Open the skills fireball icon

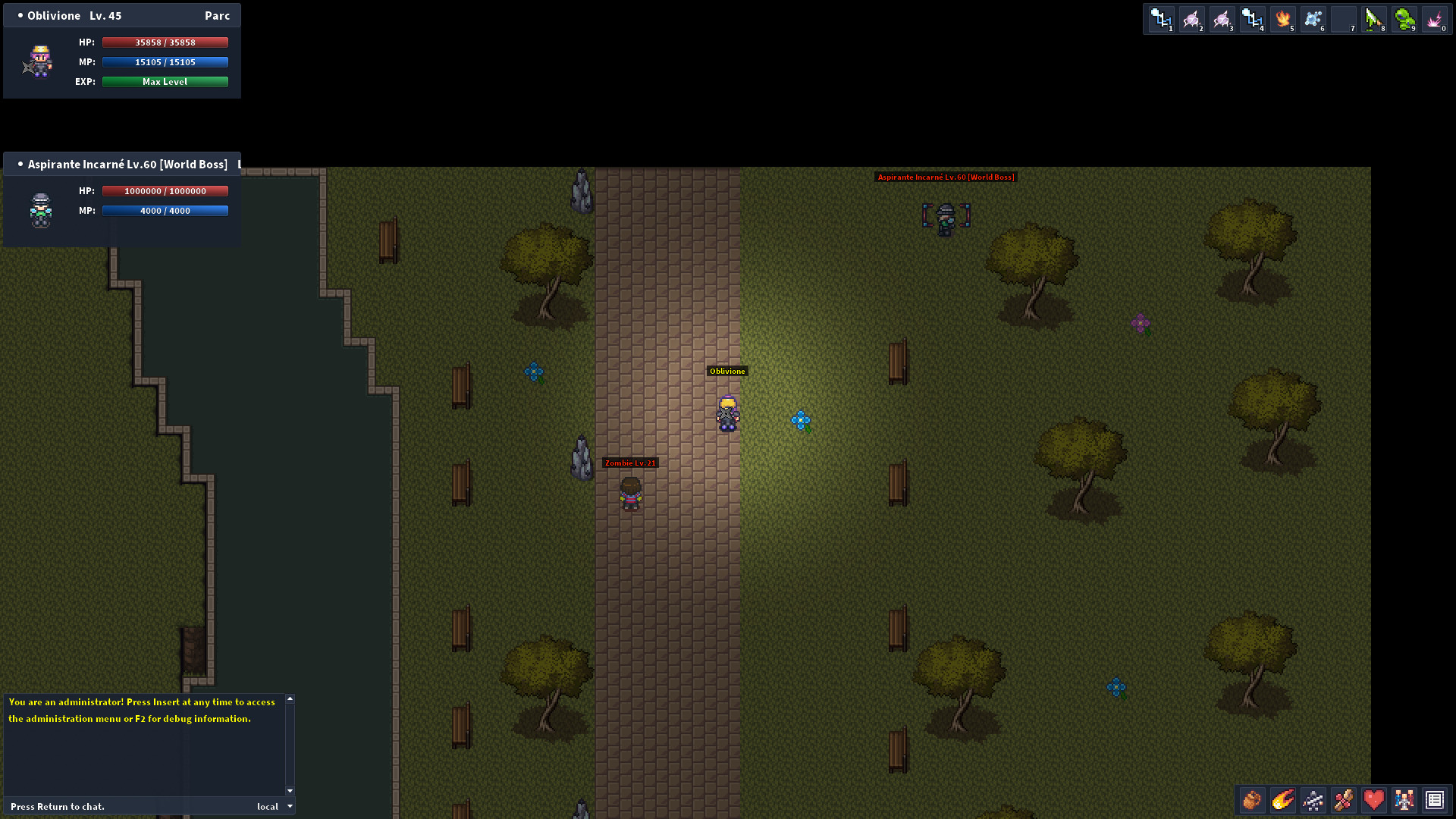(x=1282, y=800)
